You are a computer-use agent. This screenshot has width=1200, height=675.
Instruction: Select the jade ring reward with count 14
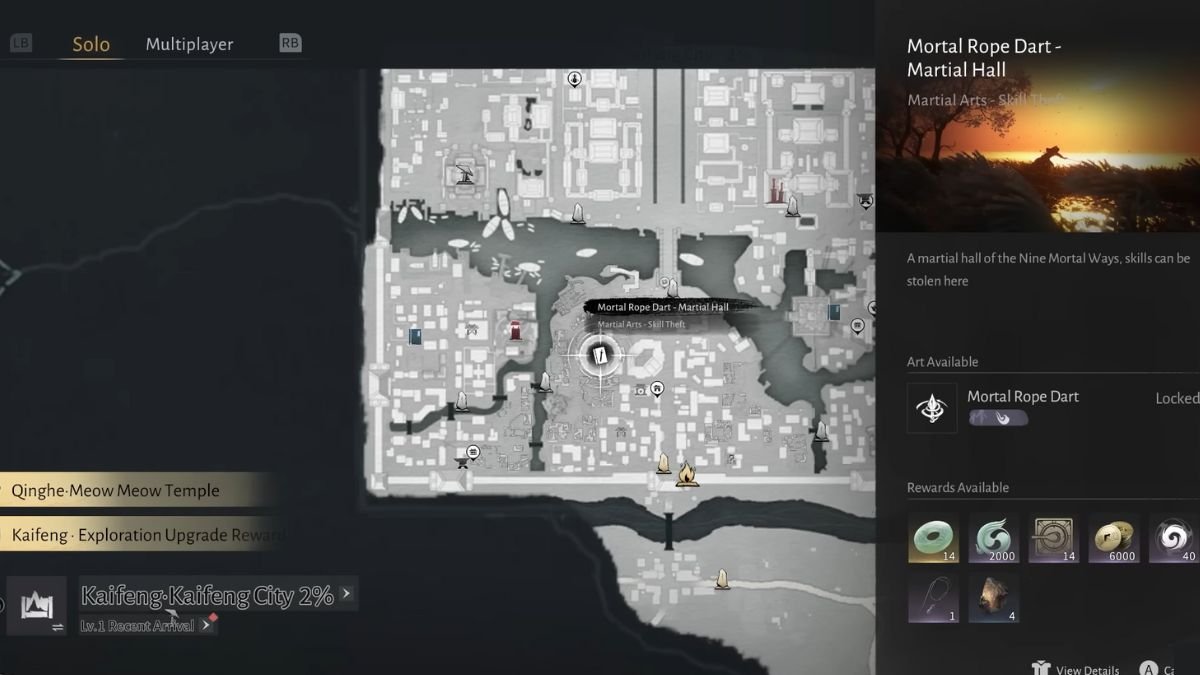[x=933, y=538]
